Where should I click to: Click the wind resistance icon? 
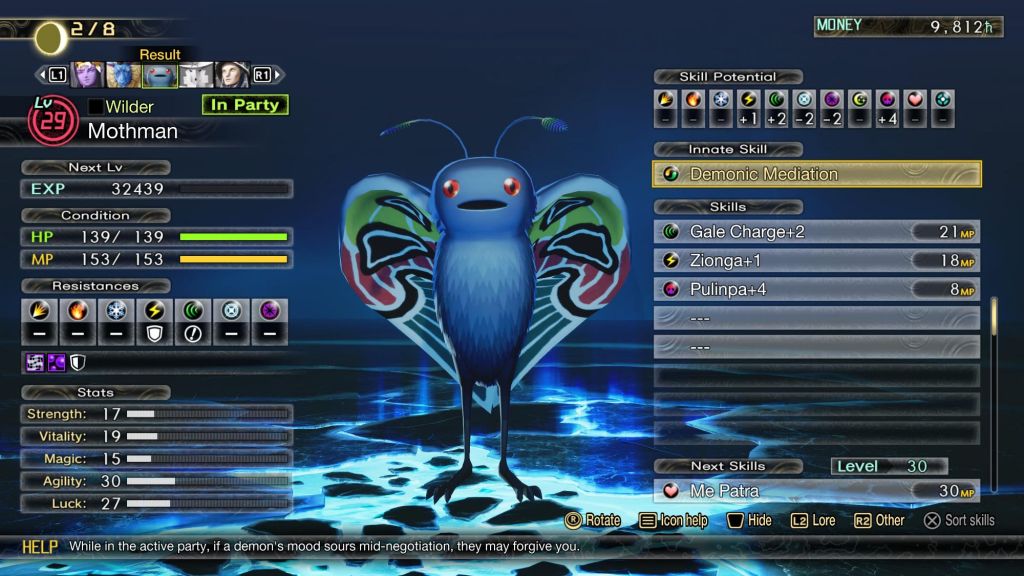pyautogui.click(x=194, y=311)
